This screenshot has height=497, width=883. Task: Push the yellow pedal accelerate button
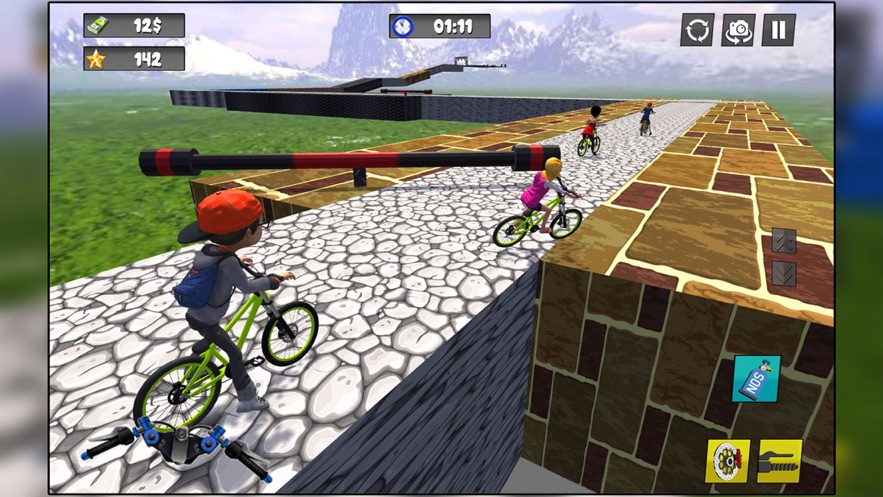point(779,461)
